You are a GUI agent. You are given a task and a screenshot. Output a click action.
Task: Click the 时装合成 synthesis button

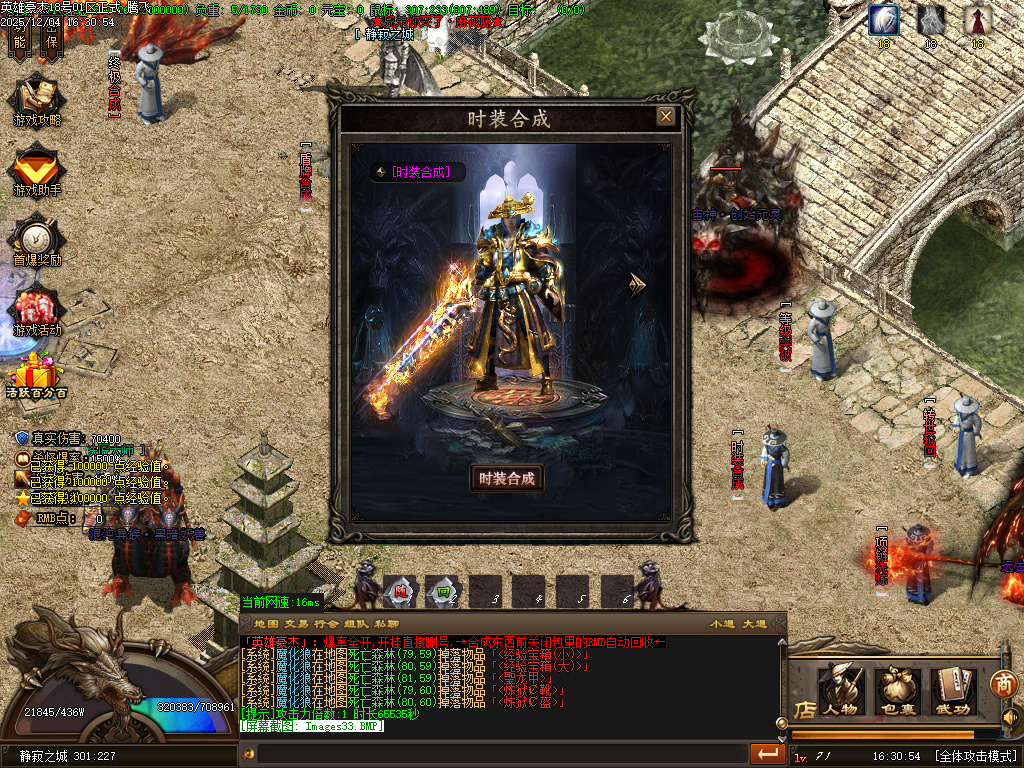tap(507, 478)
